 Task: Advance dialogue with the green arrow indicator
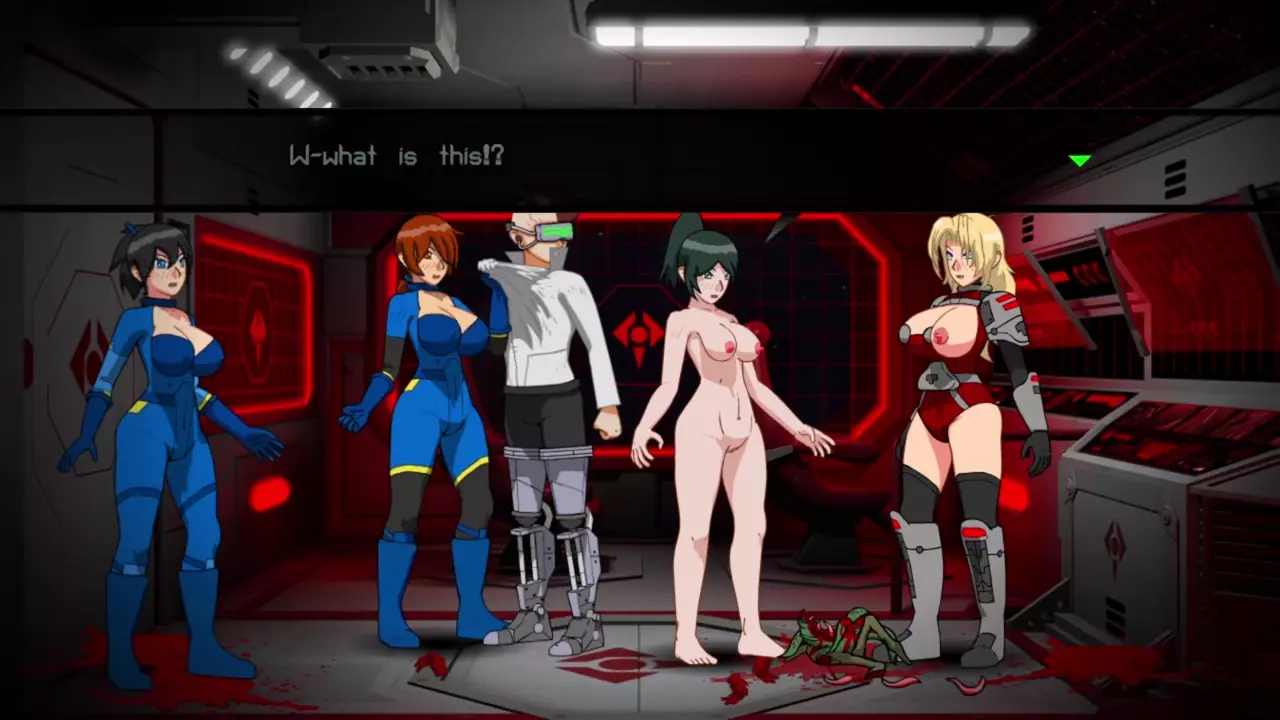(x=1079, y=160)
